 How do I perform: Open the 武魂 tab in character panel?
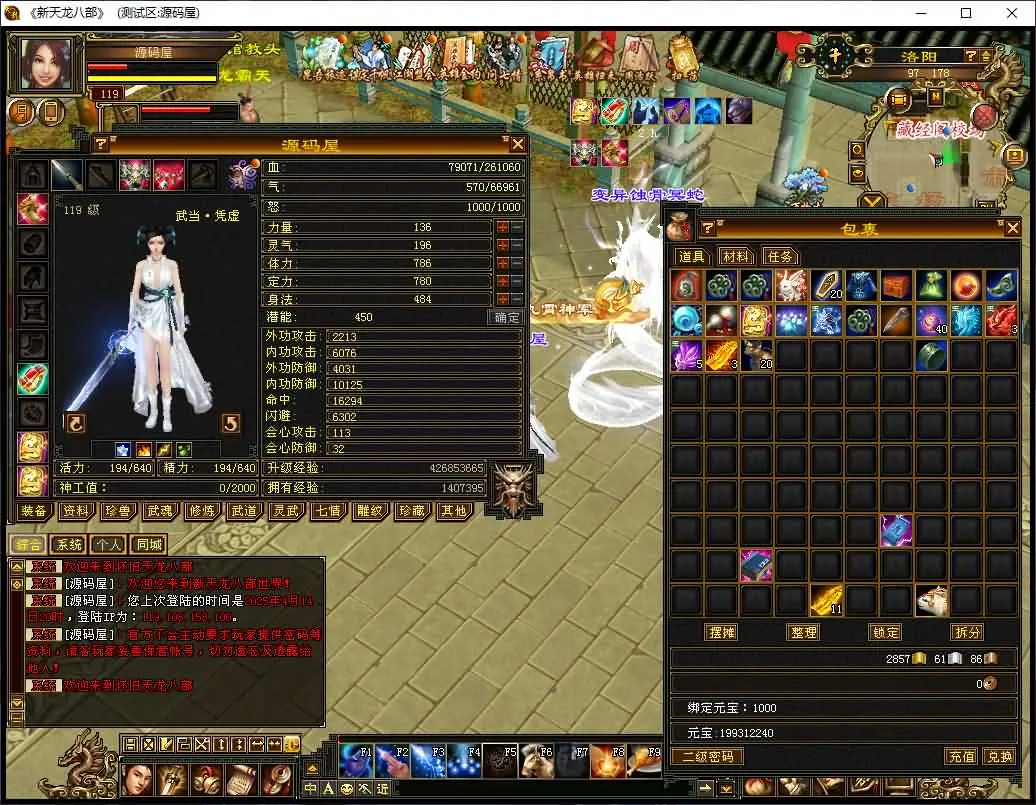coord(160,511)
